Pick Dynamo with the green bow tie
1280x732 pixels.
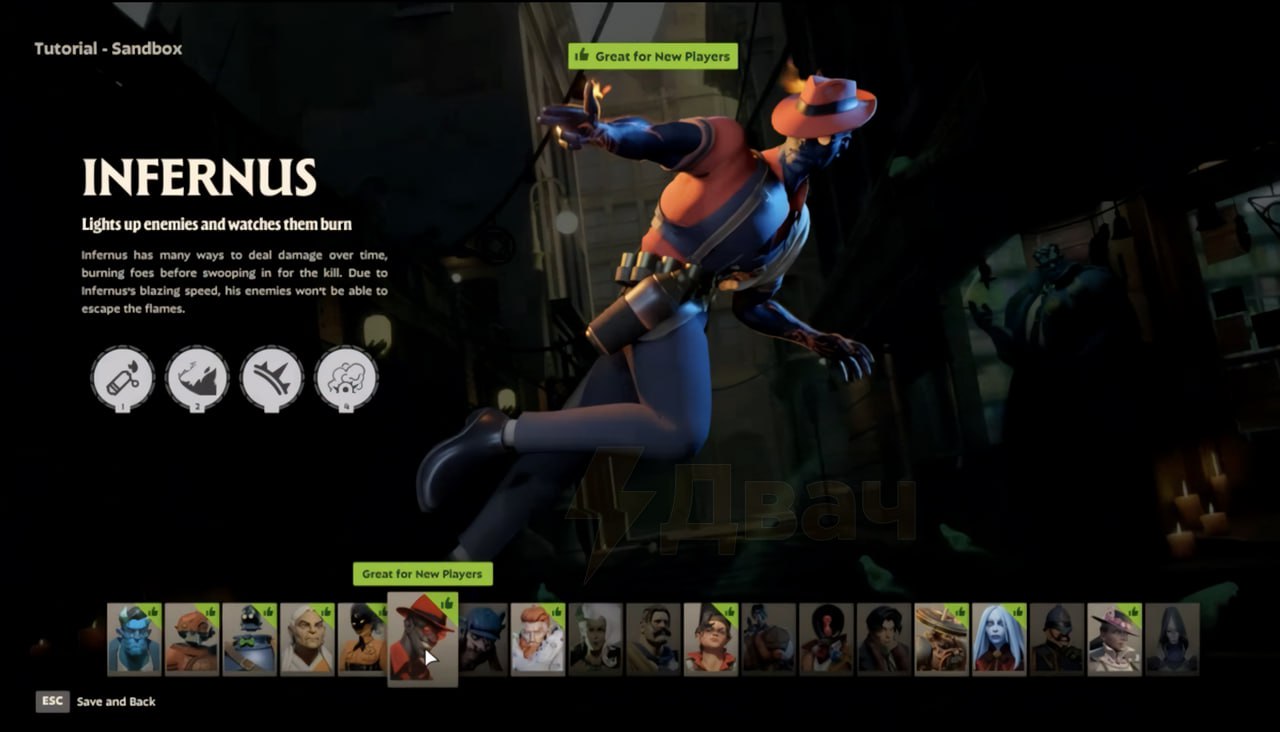pos(249,638)
